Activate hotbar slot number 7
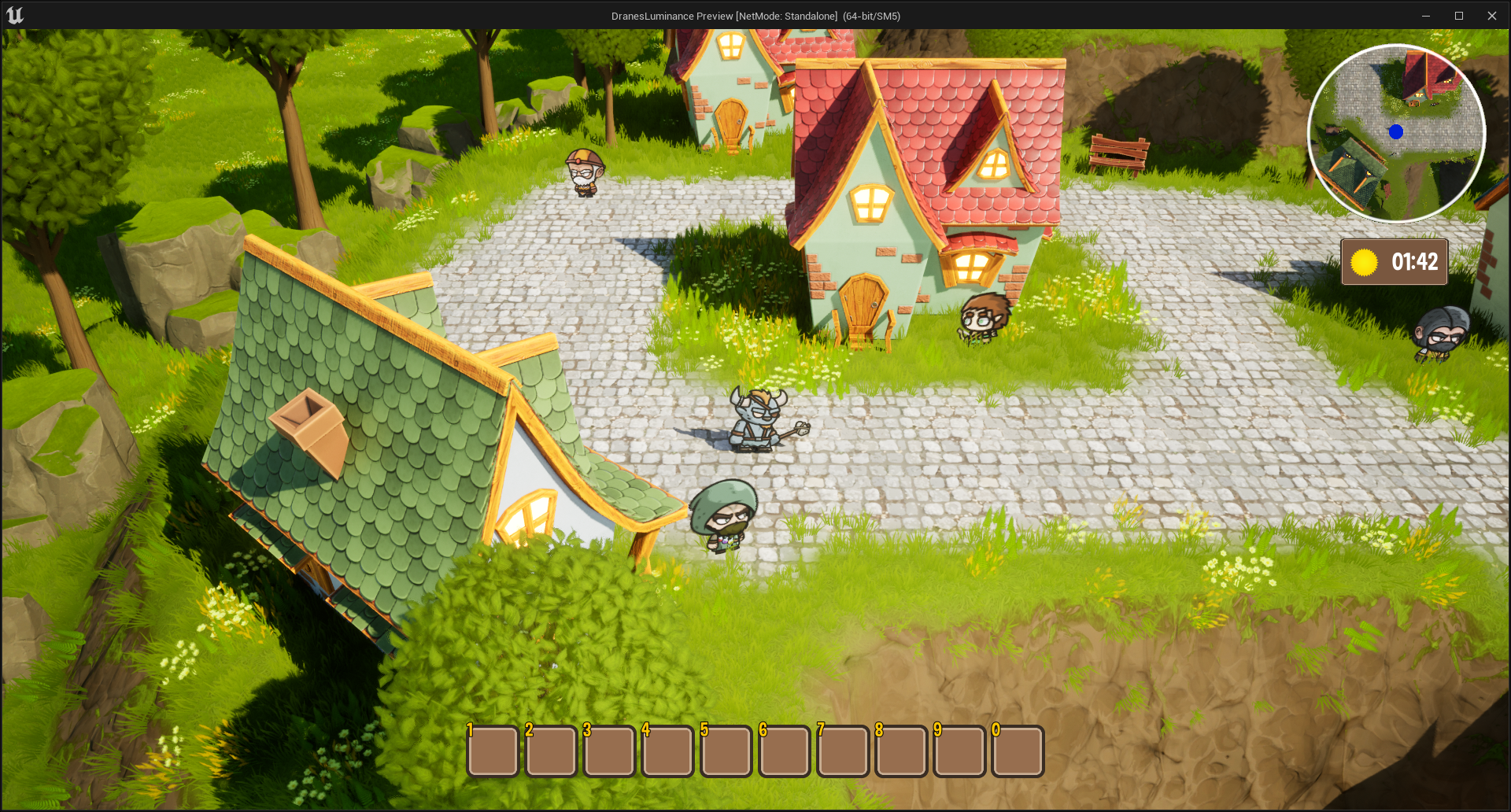The image size is (1511, 812). point(843,751)
